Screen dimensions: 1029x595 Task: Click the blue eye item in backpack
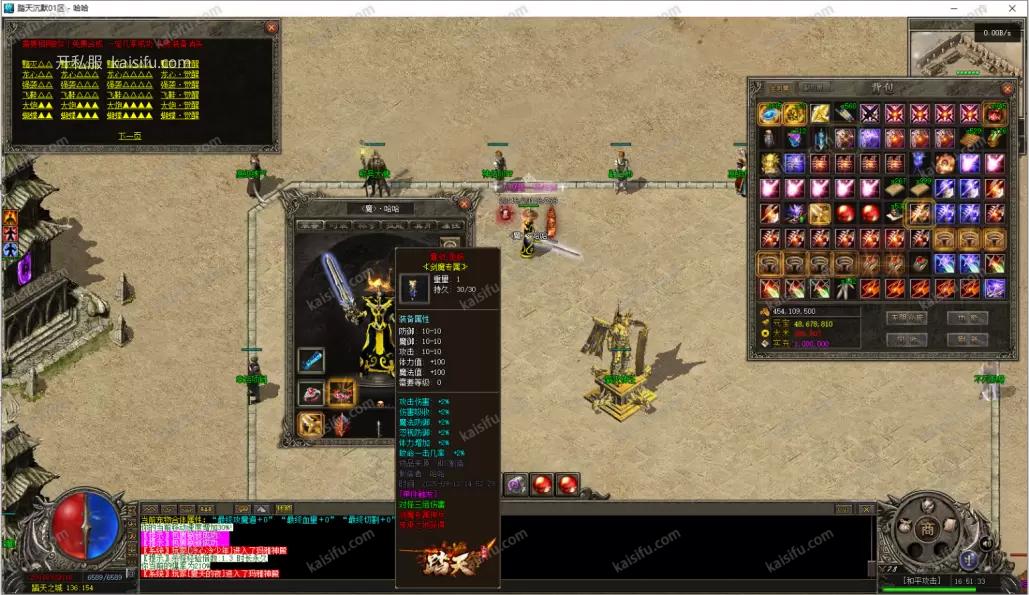pyautogui.click(x=770, y=113)
